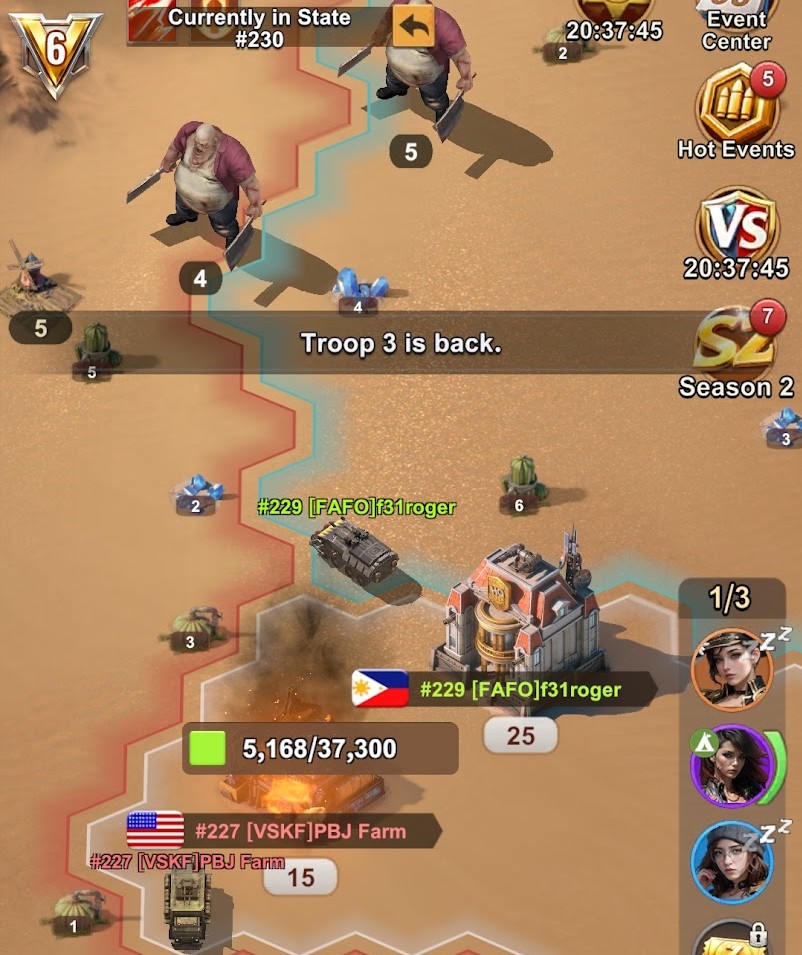Viewport: 802px width, 955px height.
Task: Click the orange return arrow button
Action: tap(413, 26)
